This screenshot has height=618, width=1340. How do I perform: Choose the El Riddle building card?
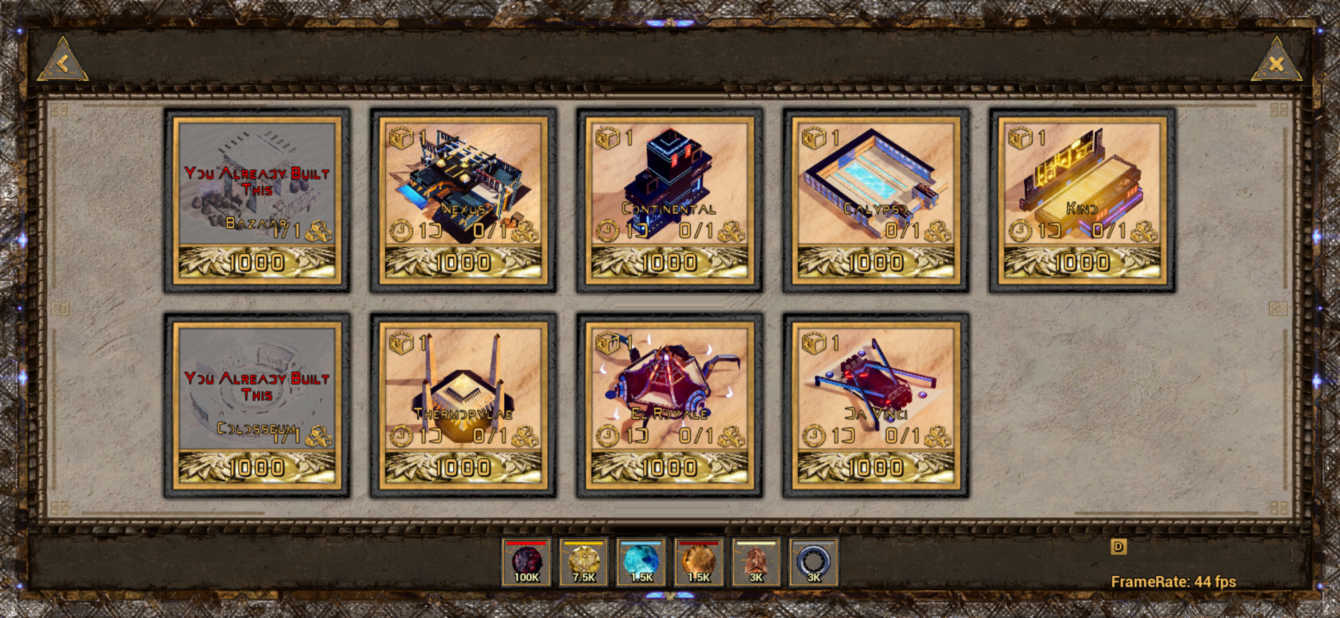[669, 405]
